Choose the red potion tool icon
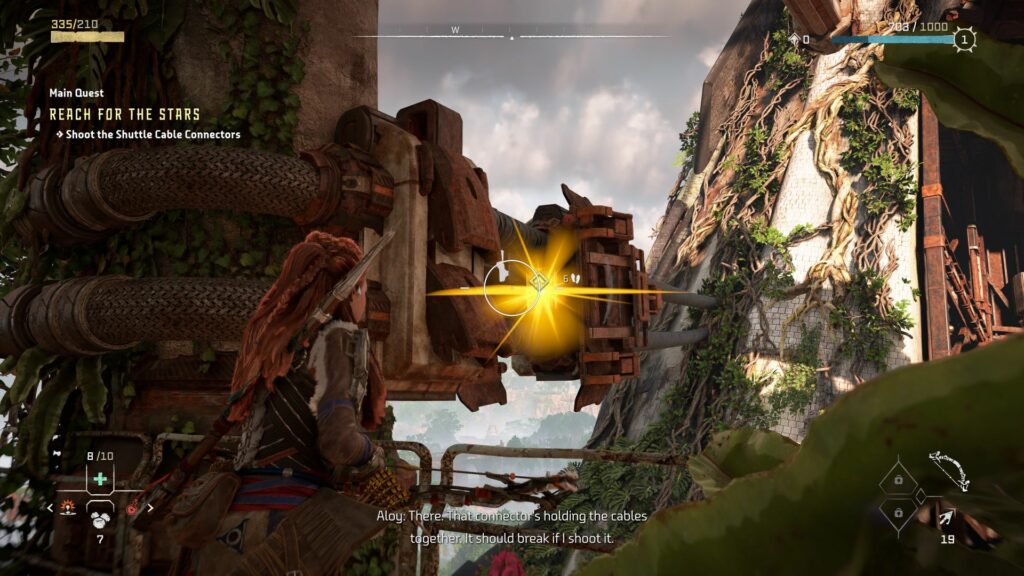The image size is (1024, 576). [132, 509]
